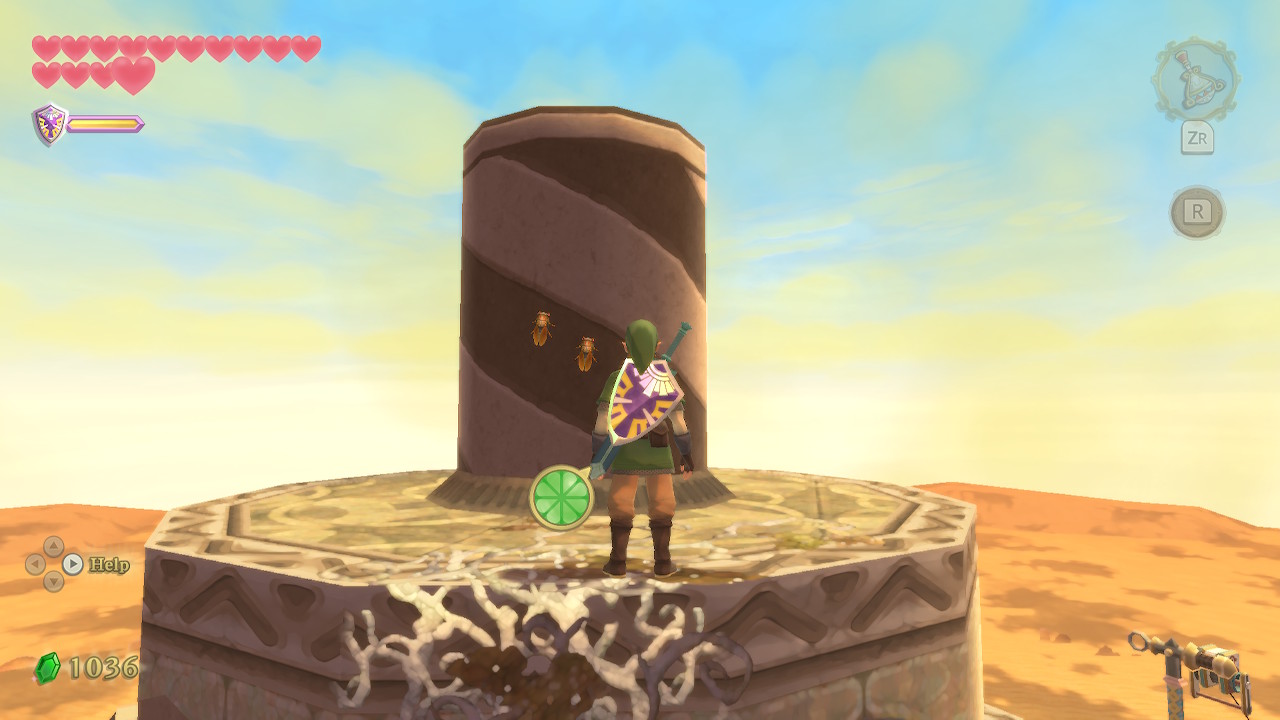
Task: Select the Gust Bellows item icon
Action: 1195,79
